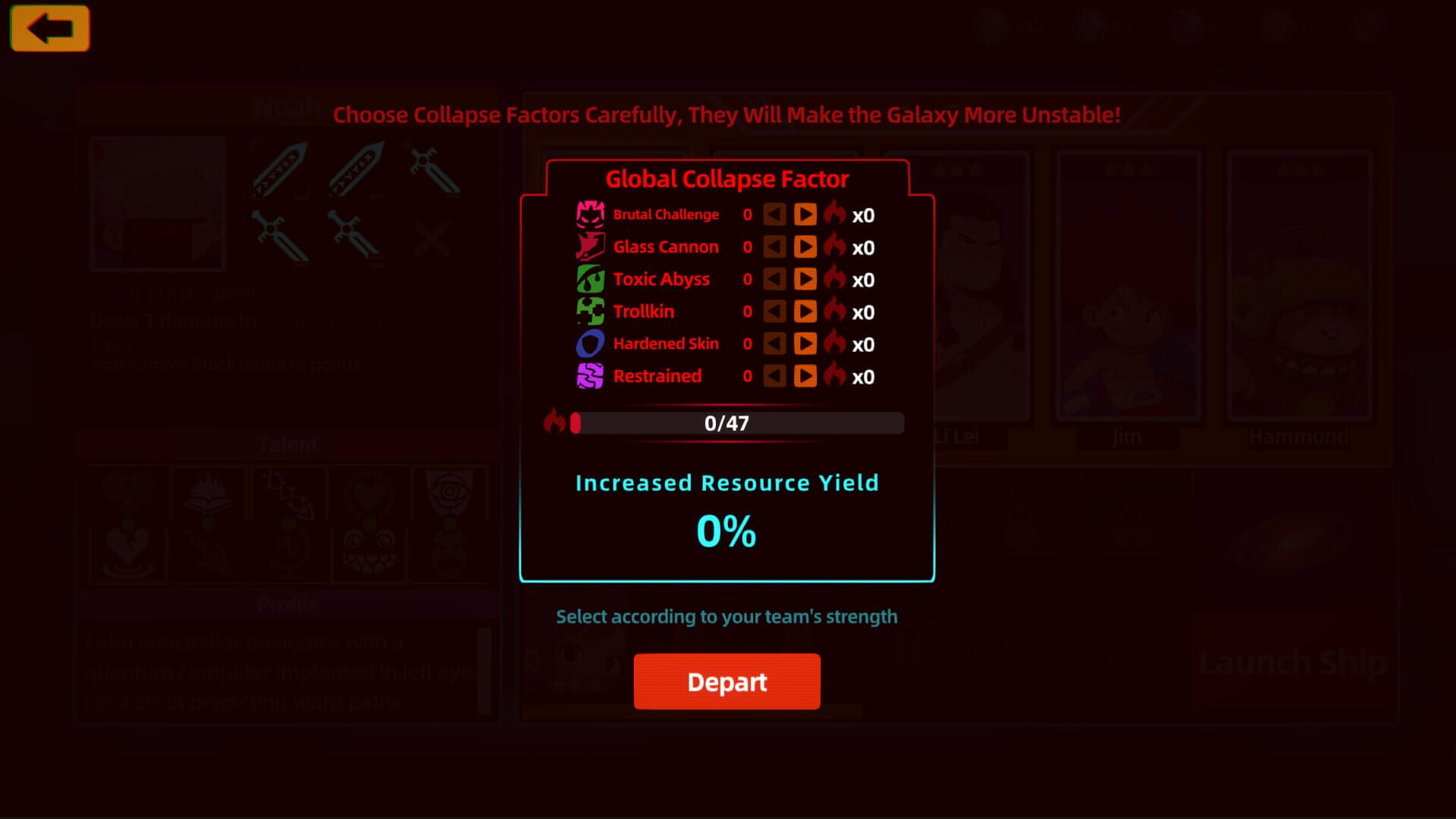Image resolution: width=1456 pixels, height=819 pixels.
Task: Click the Trollkin icon
Action: coord(589,311)
